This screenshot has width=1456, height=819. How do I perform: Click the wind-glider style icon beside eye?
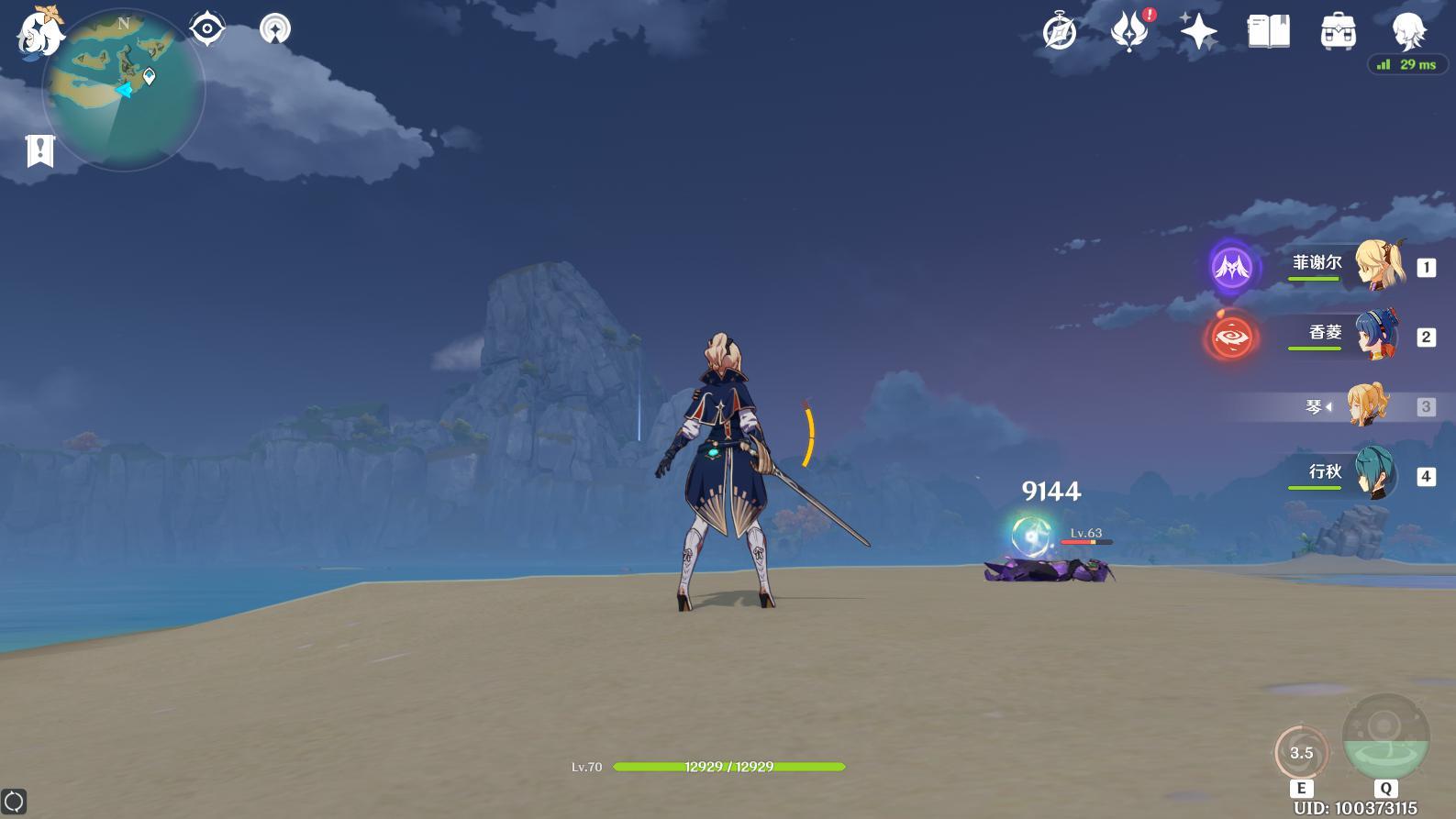(274, 29)
